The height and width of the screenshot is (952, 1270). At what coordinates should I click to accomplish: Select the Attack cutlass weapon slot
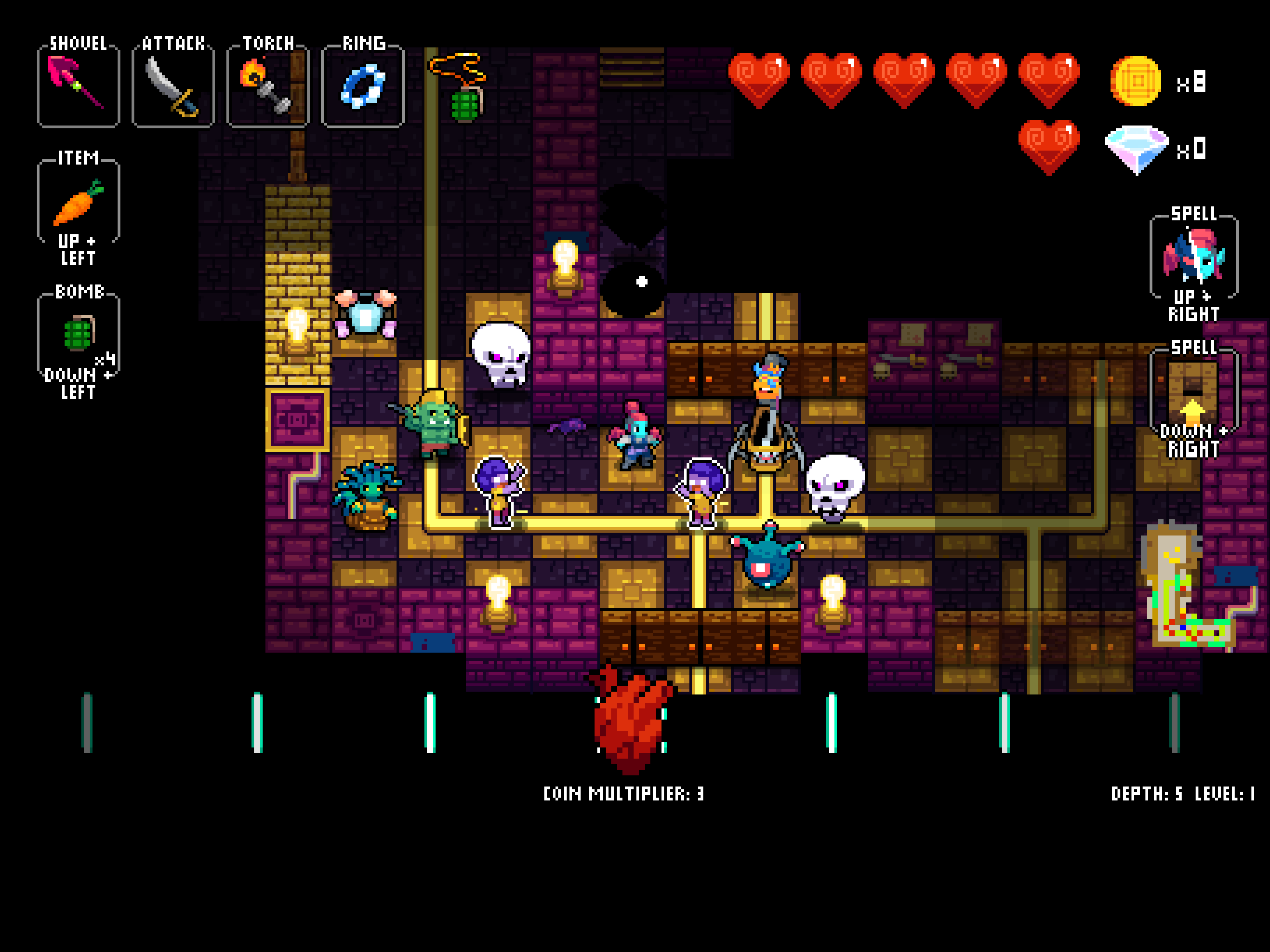tap(173, 86)
